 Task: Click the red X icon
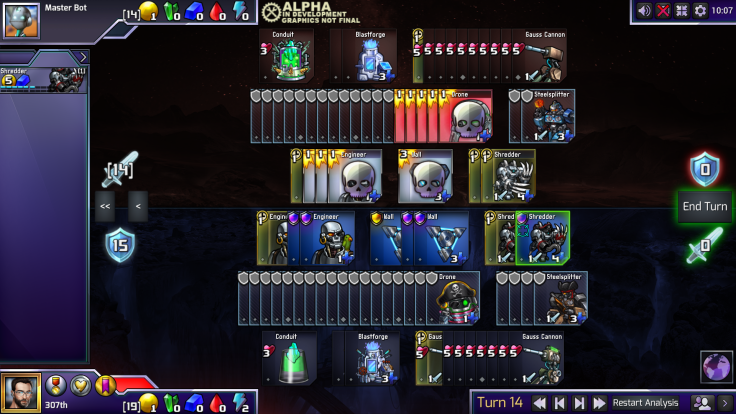662,10
